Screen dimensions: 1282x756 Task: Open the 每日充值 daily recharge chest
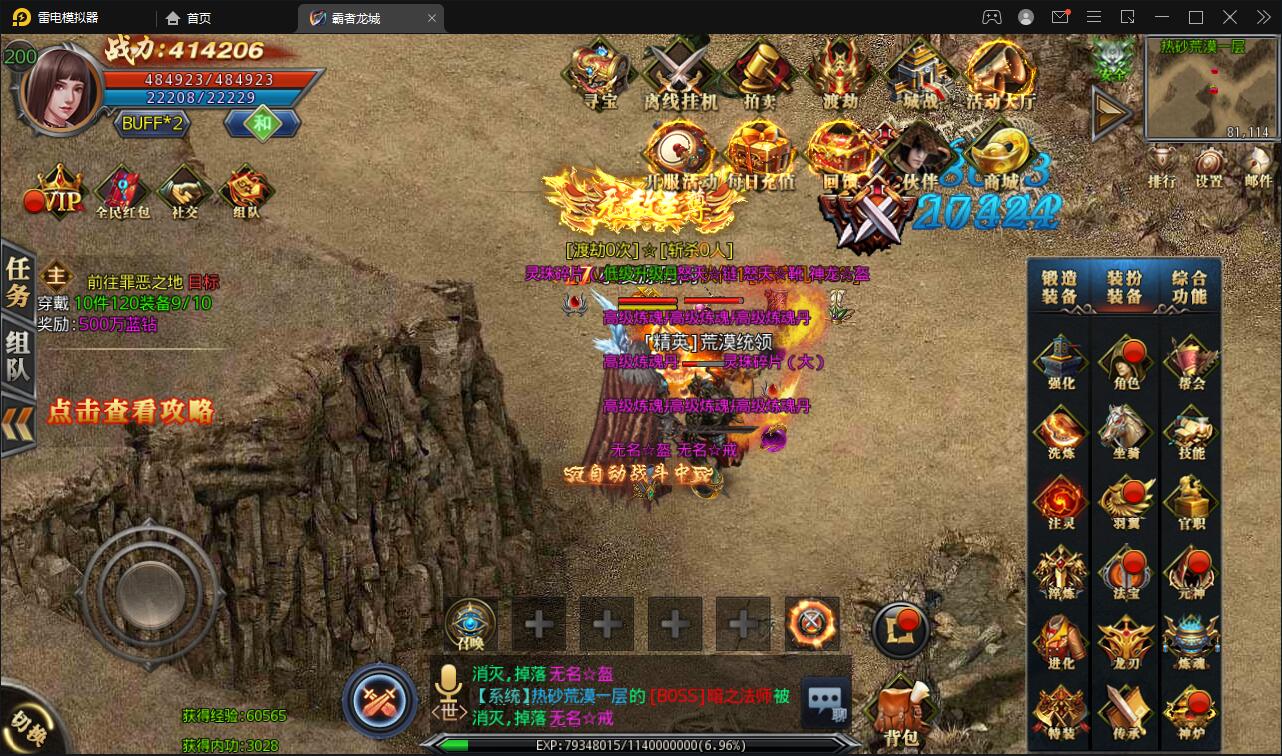click(761, 155)
